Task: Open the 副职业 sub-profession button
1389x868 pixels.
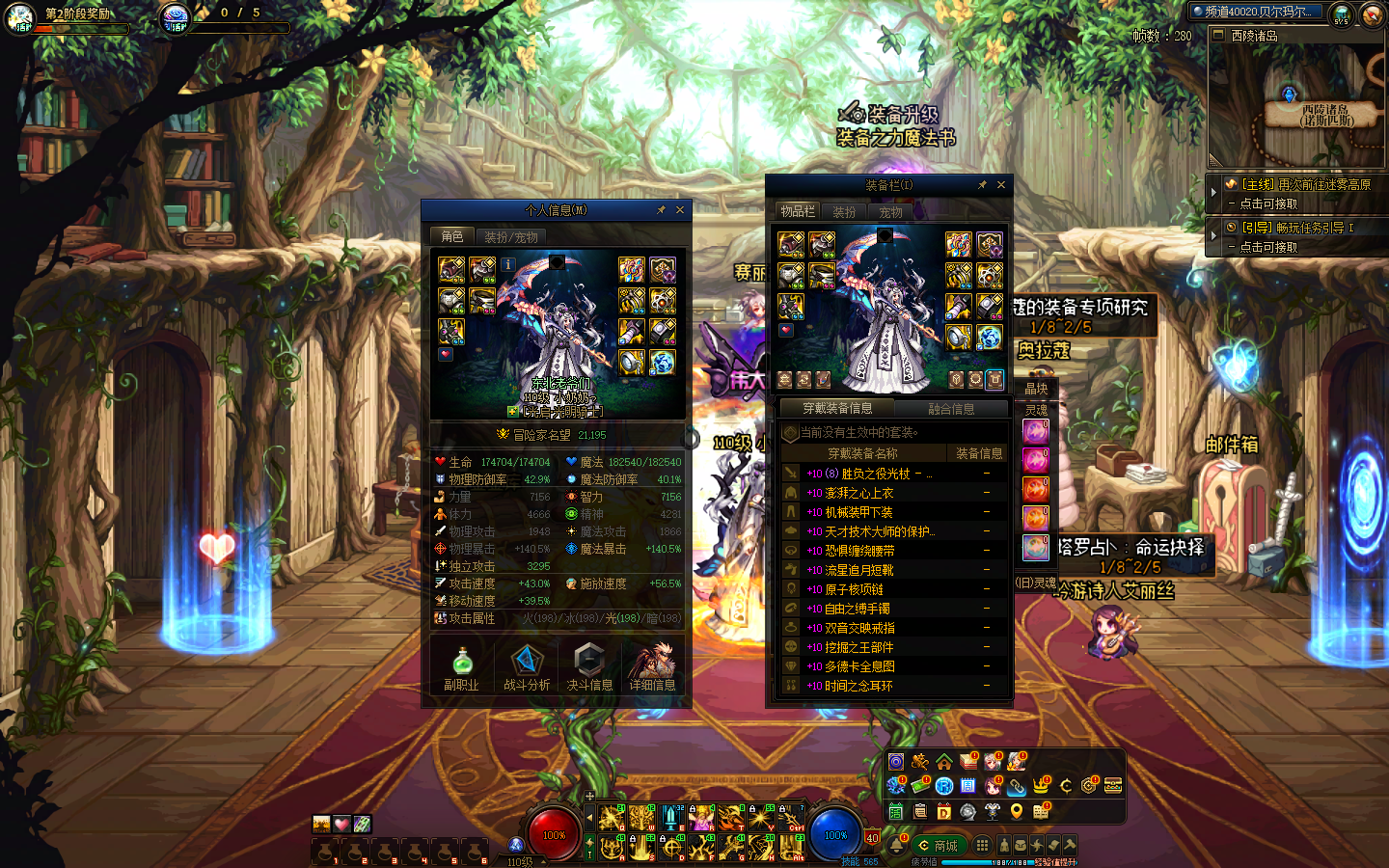Action: (x=461, y=668)
